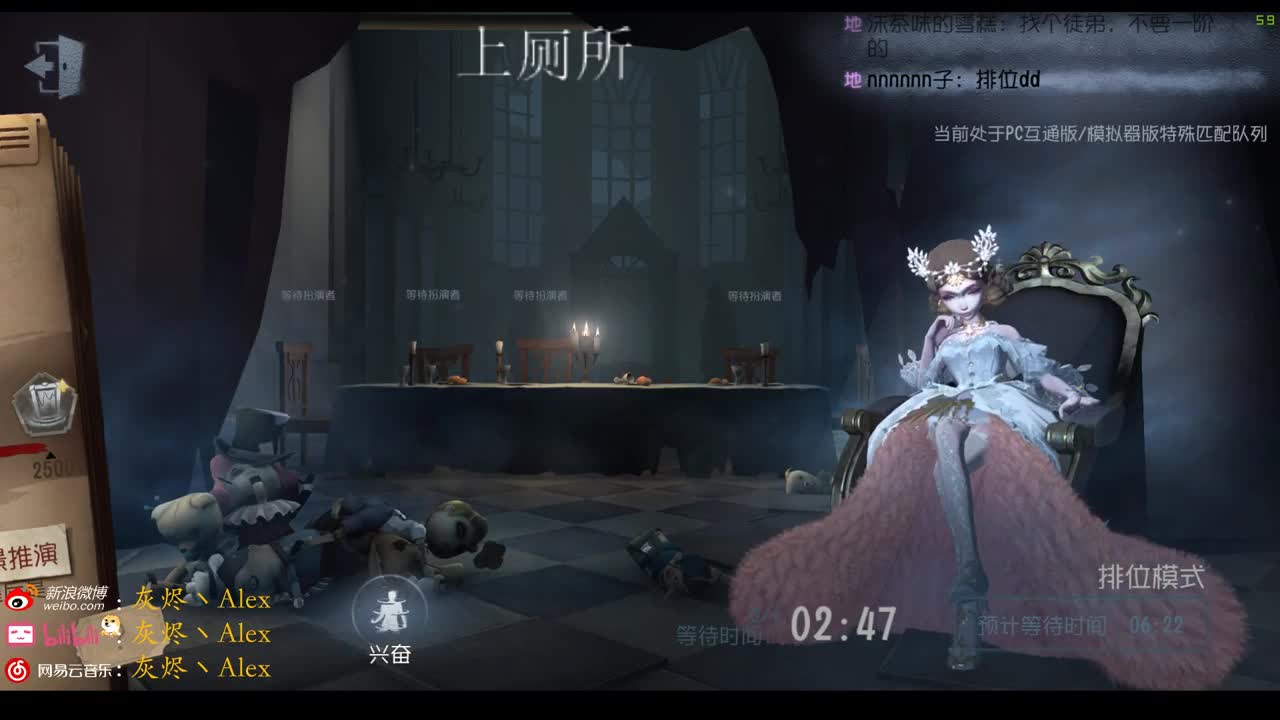Click the NetEase Cloud Music icon
The width and height of the screenshot is (1280, 720).
tap(17, 668)
